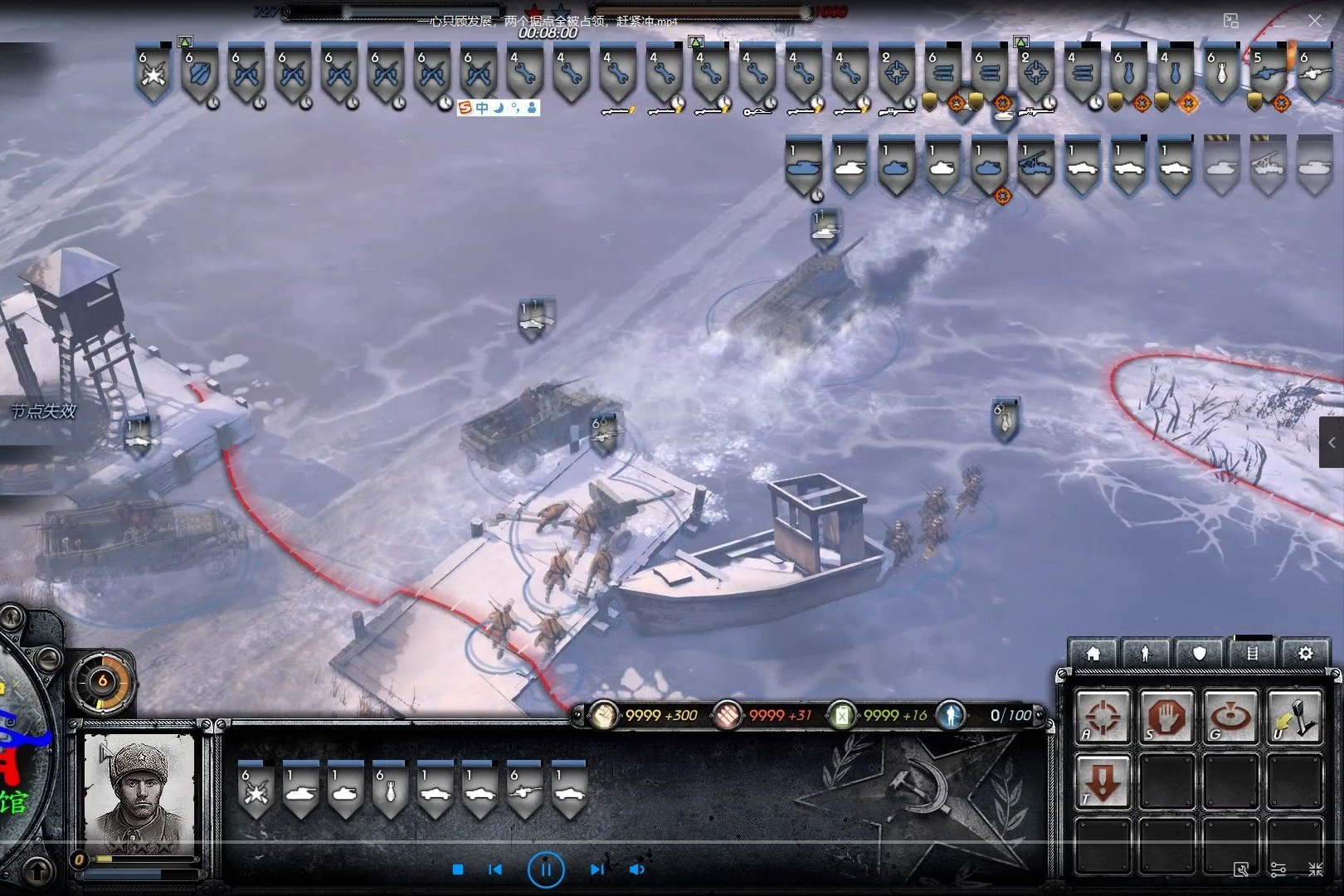Open the infantry soldier tab
1344x896 pixels.
1146,654
